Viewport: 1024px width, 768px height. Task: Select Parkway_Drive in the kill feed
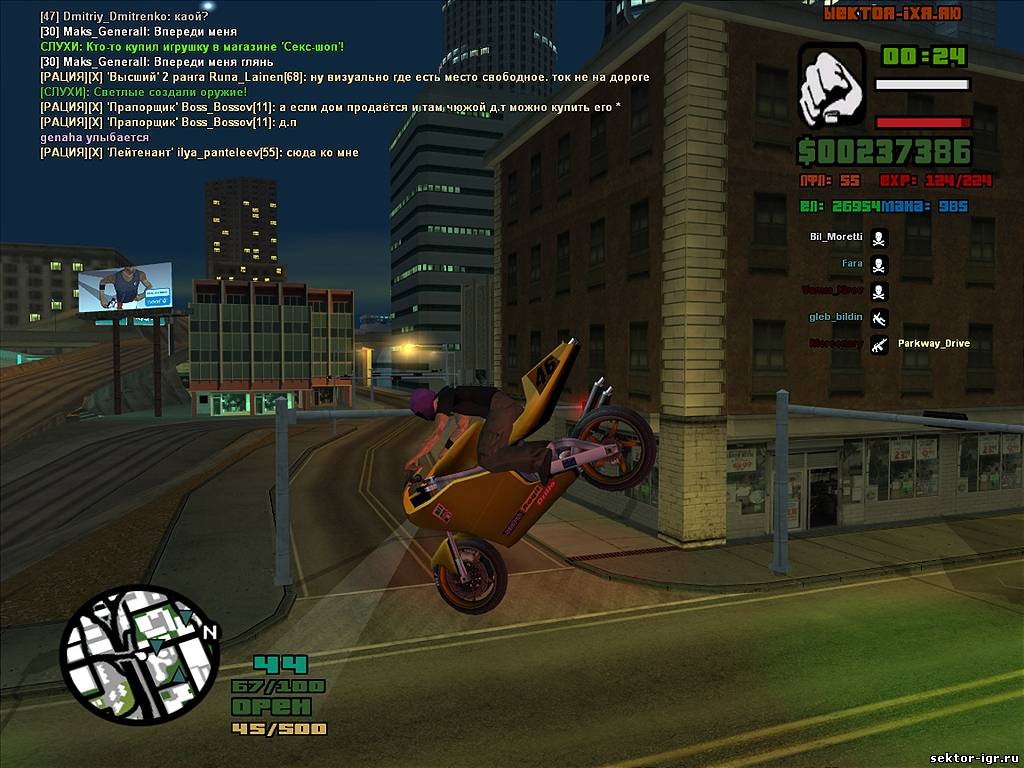(x=933, y=343)
